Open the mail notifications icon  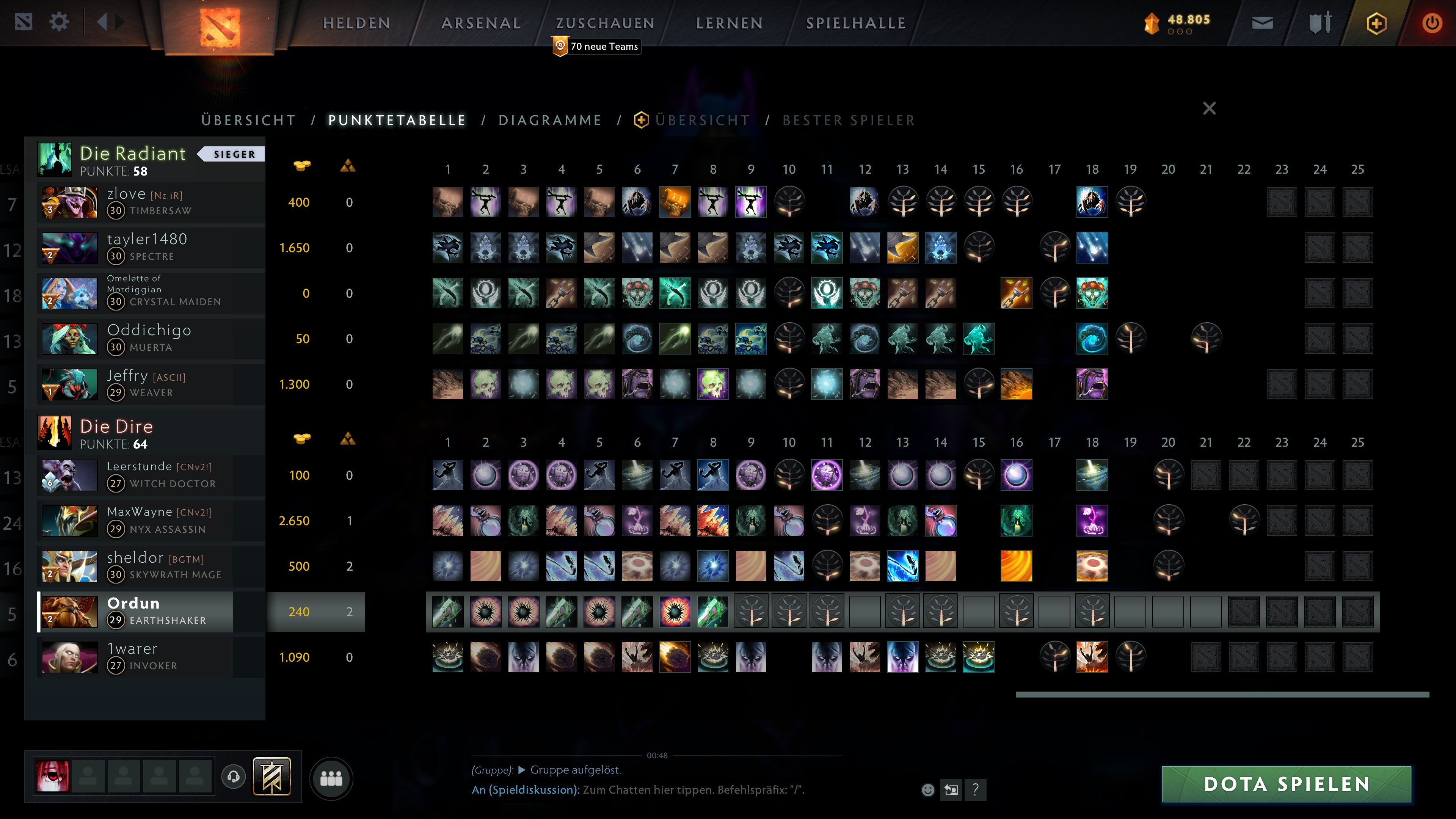tap(1263, 23)
